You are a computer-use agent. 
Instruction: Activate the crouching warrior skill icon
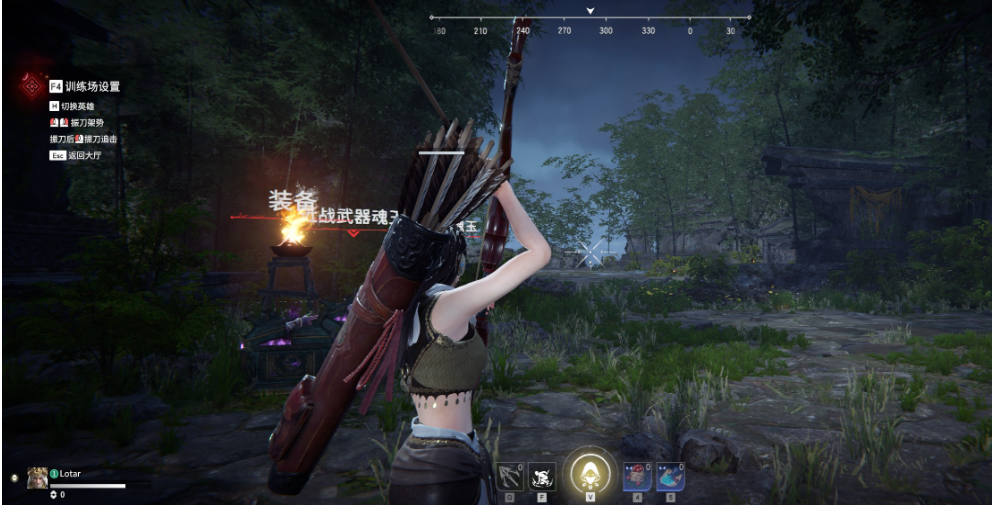(x=542, y=476)
